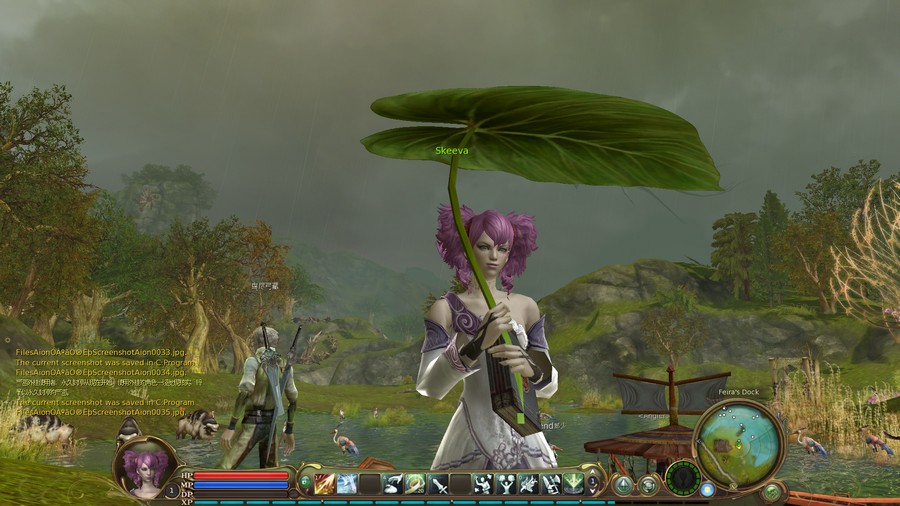Image resolution: width=900 pixels, height=506 pixels.
Task: Click the chat log message area
Action: point(100,380)
